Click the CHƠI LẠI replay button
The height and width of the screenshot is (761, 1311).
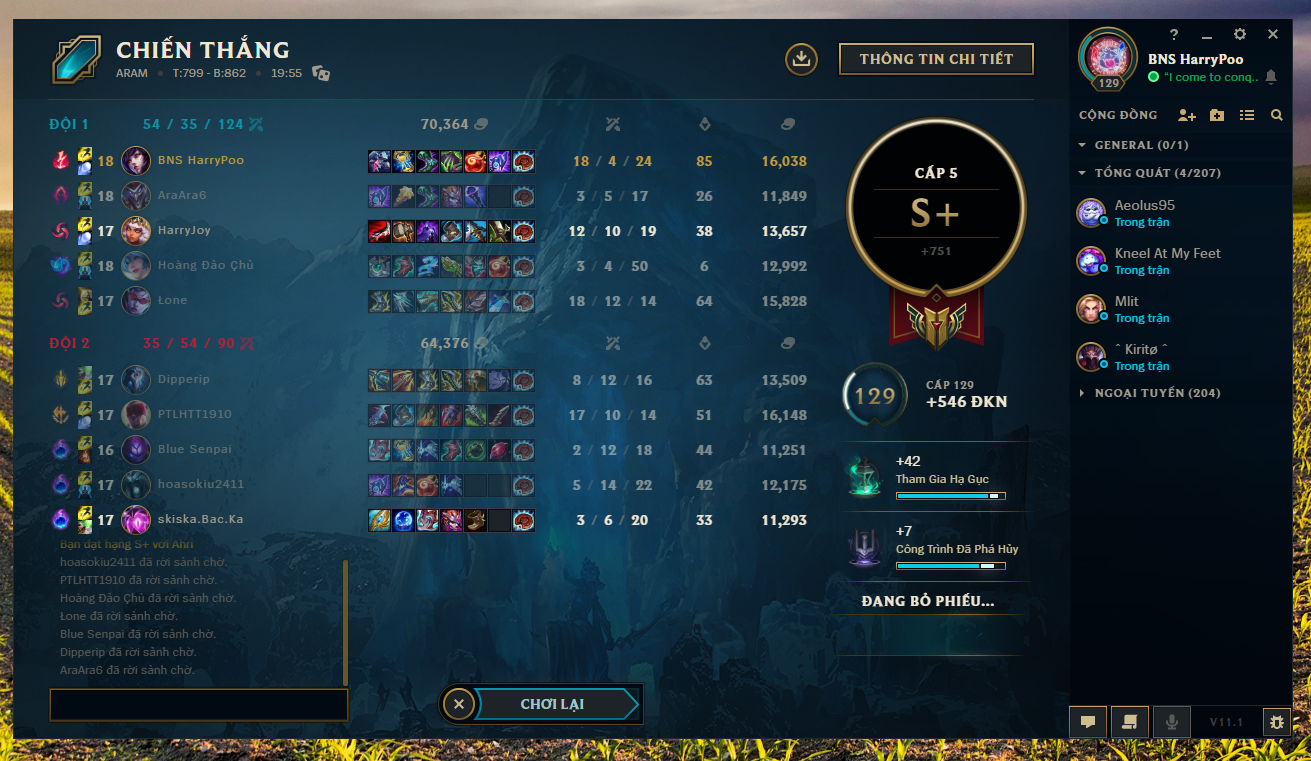click(555, 703)
